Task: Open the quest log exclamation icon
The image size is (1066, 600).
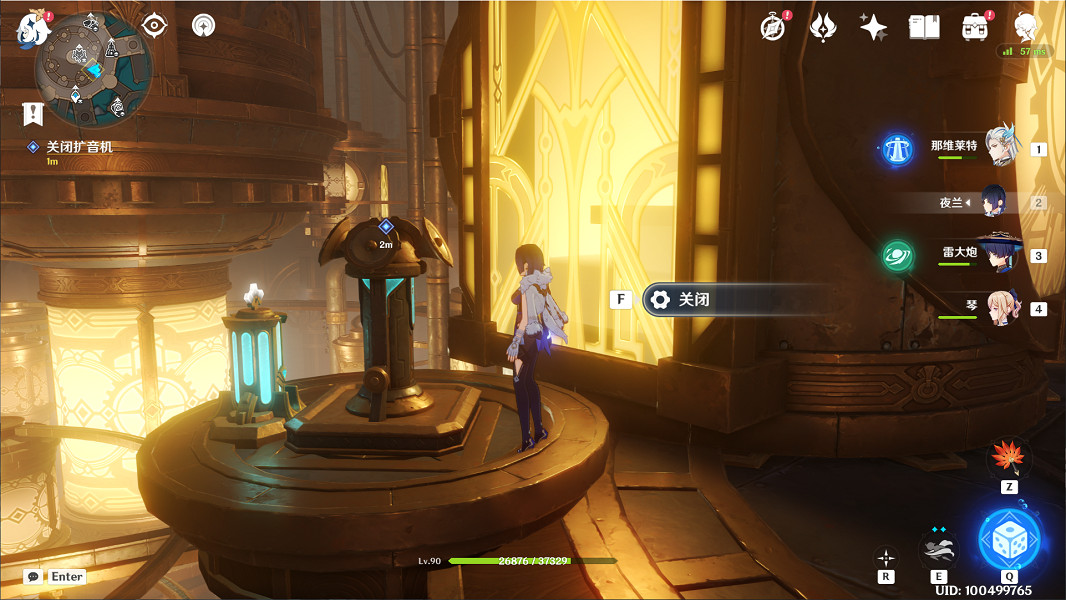Action: point(34,112)
